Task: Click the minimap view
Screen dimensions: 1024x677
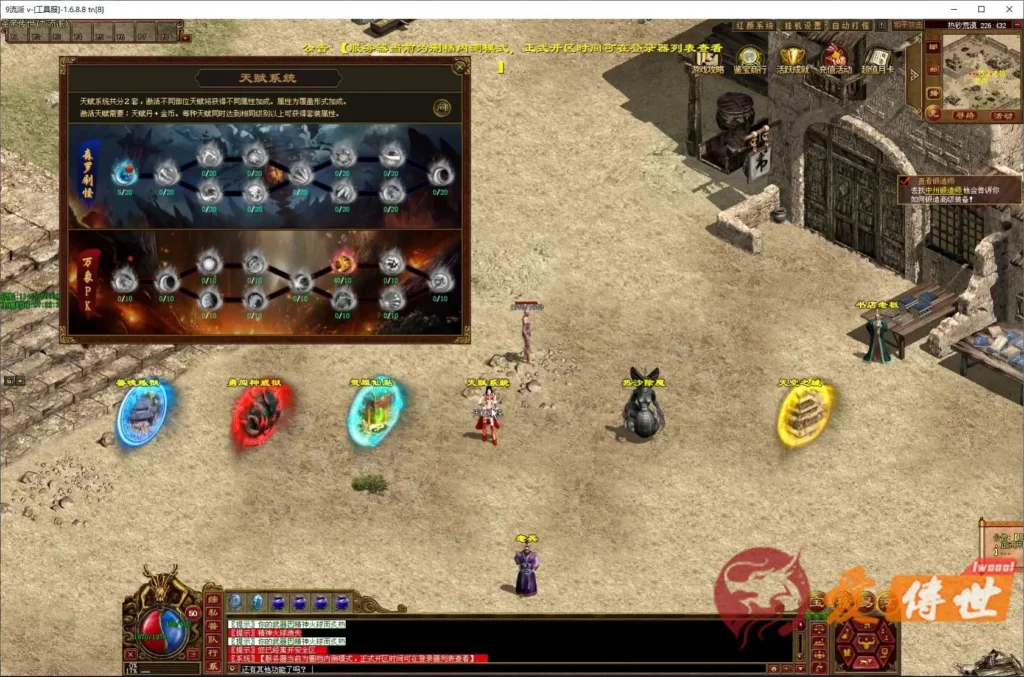Action: coord(981,72)
